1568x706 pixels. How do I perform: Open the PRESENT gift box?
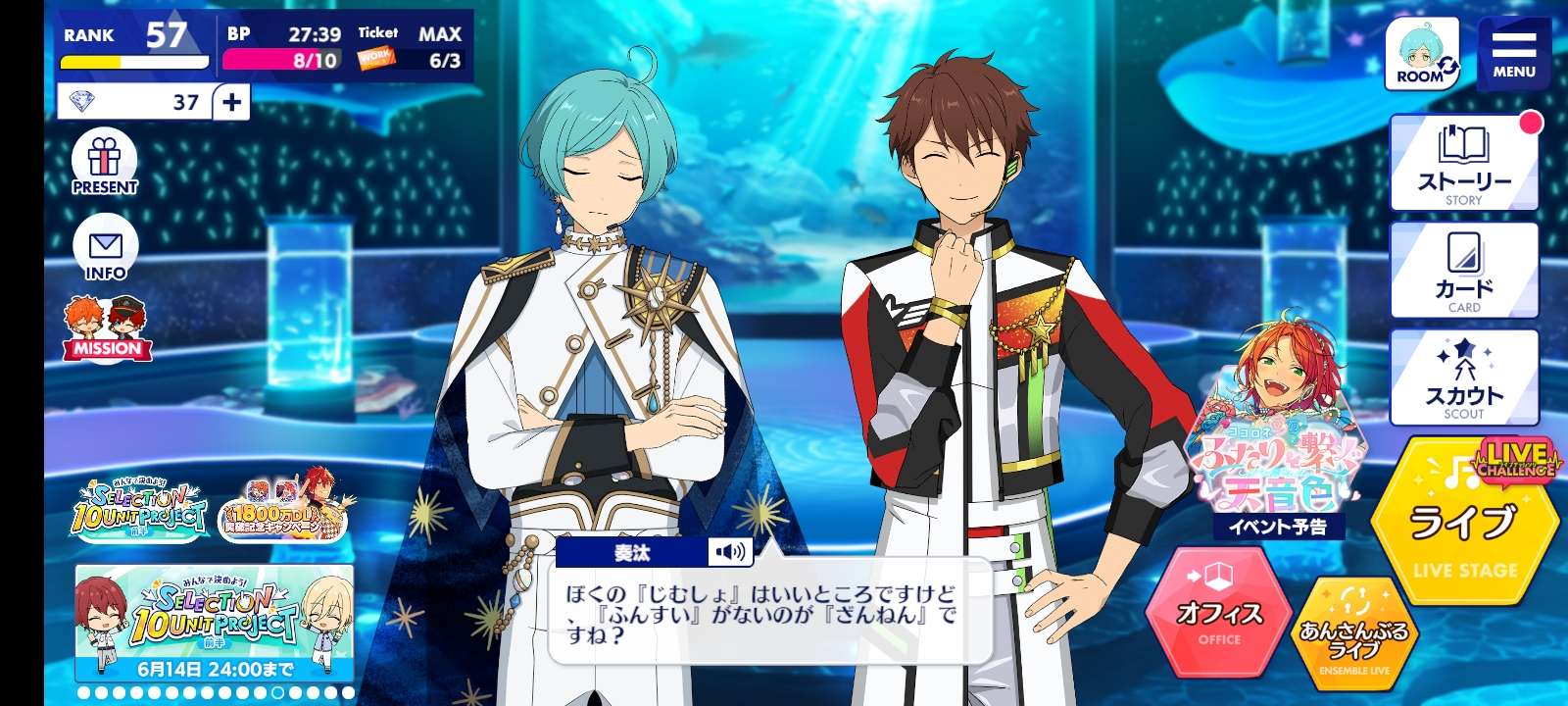tap(105, 164)
